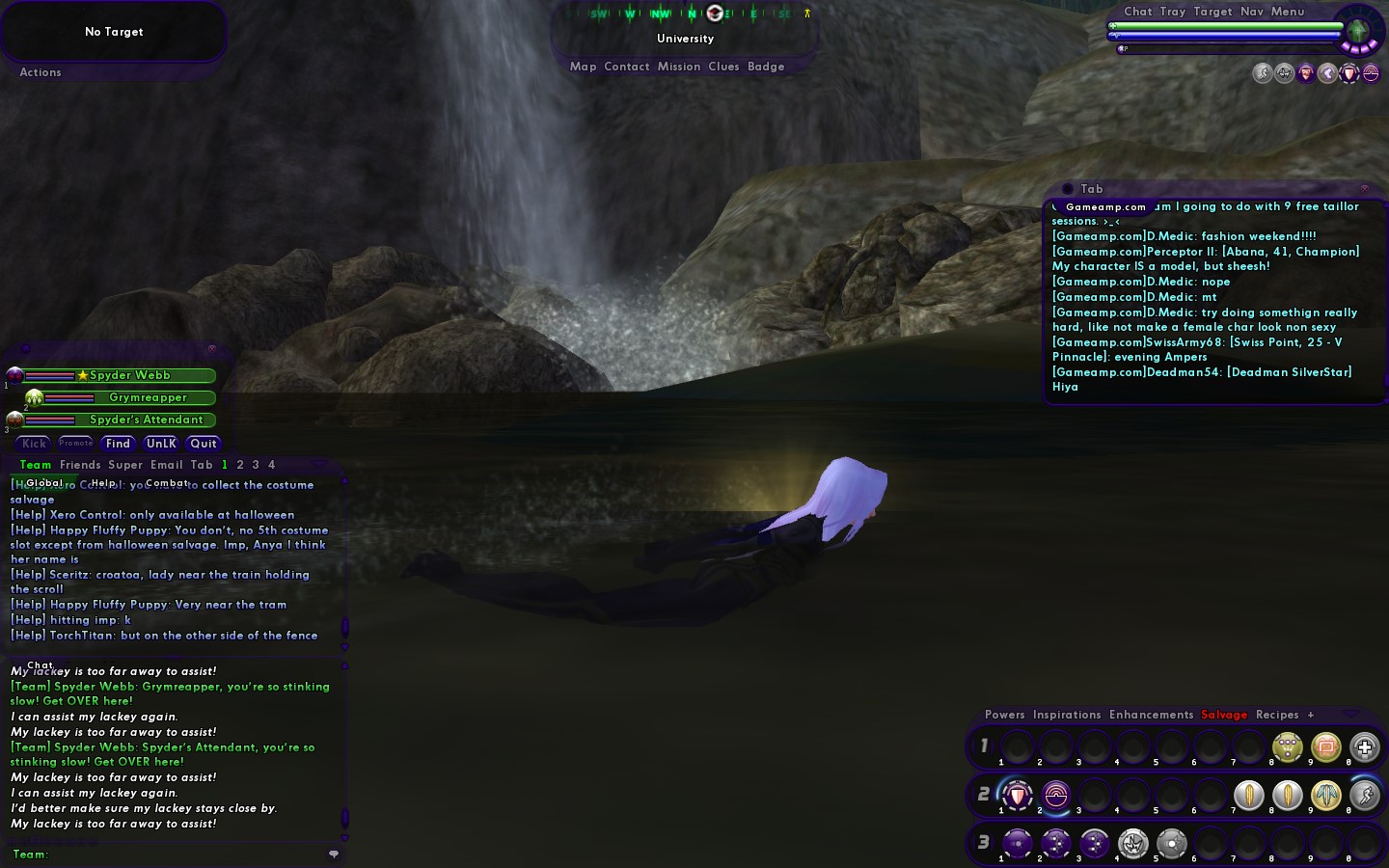Select Spyder's Attendant in the team list
Viewport: 1389px width, 868px height.
pos(146,420)
